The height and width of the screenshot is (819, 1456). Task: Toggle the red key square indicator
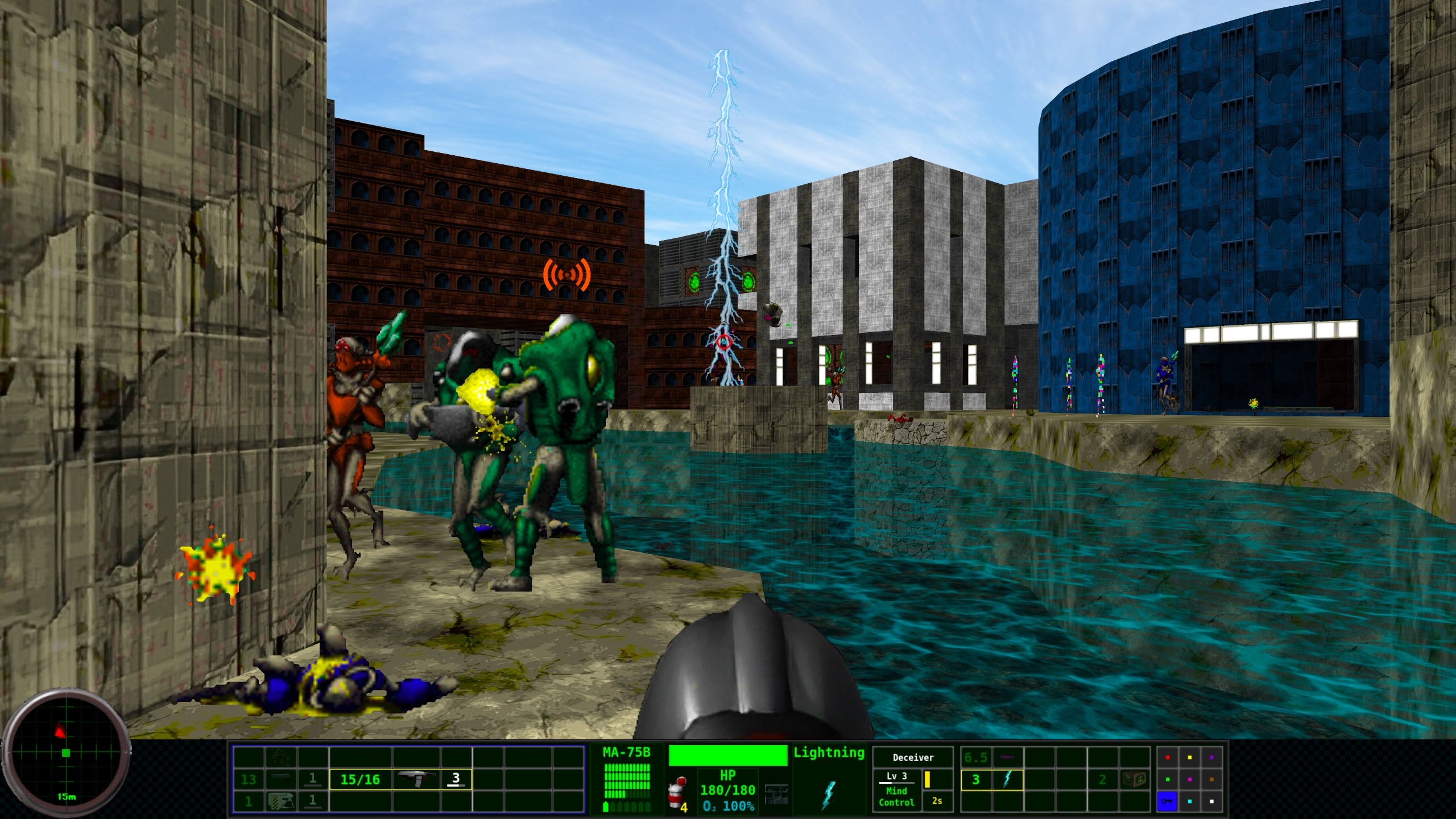pyautogui.click(x=1167, y=757)
